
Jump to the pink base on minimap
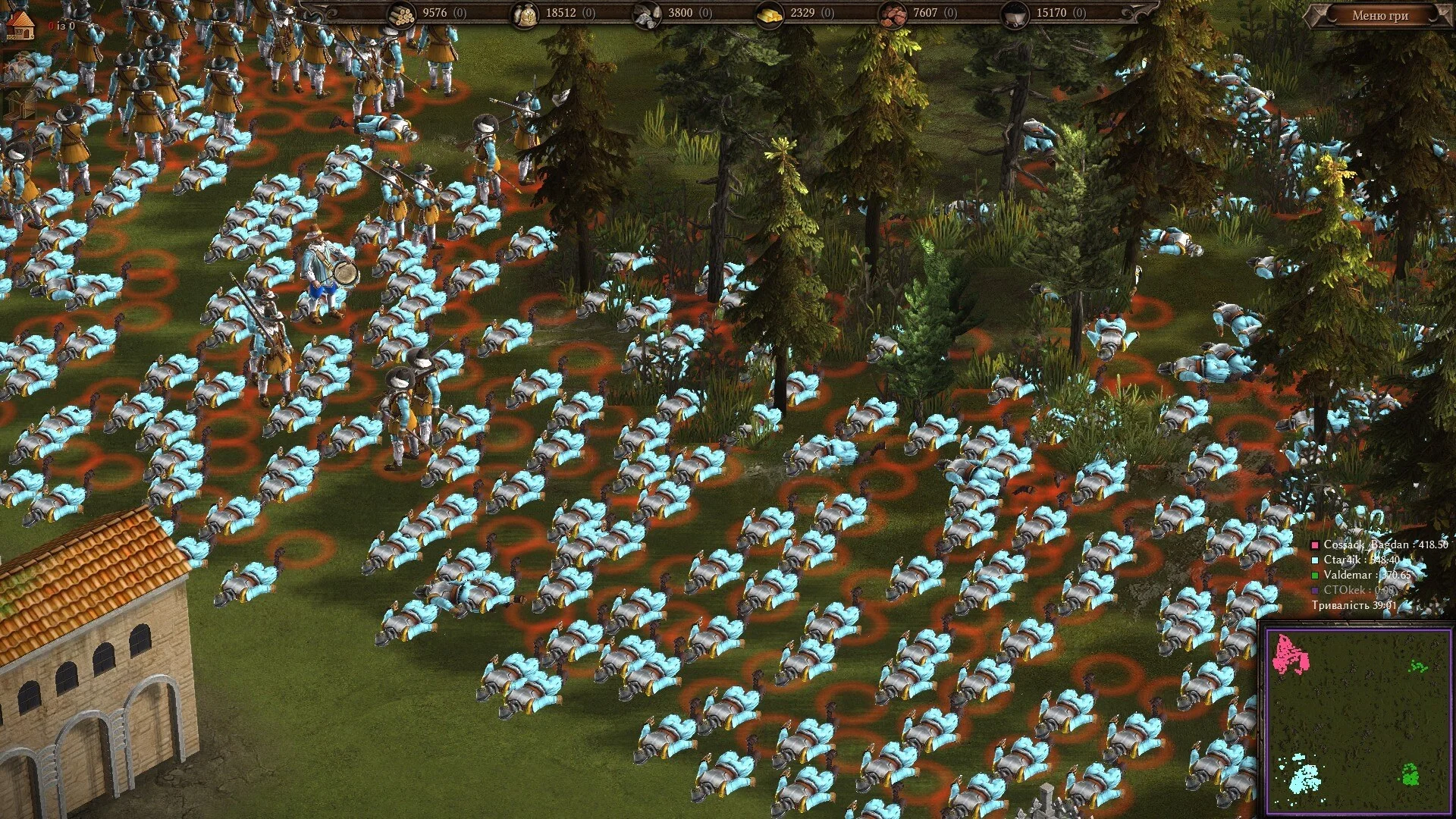coord(1290,654)
